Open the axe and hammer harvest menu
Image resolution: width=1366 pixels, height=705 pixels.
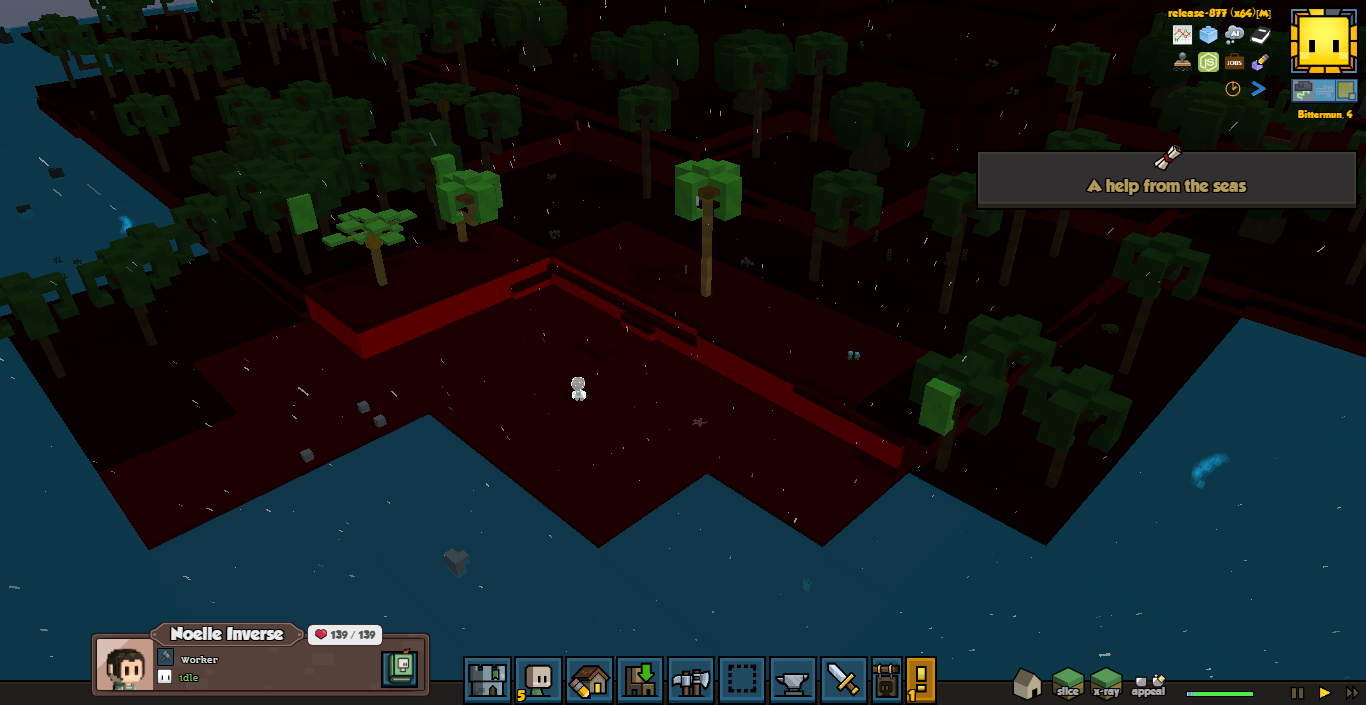click(x=691, y=681)
